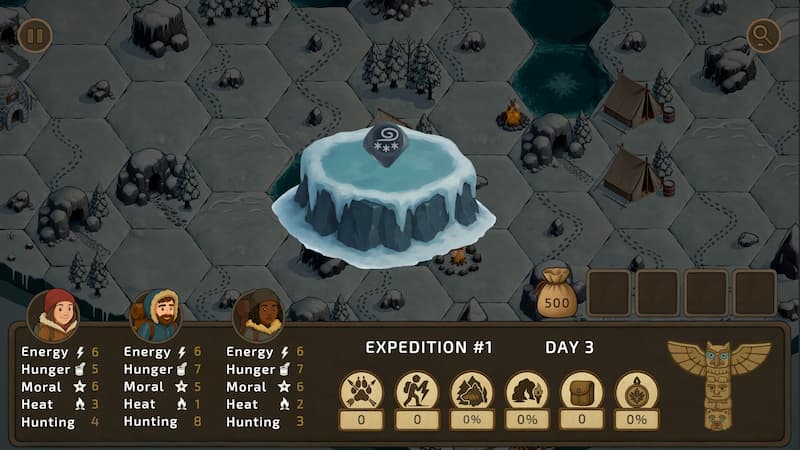Choose the hiker with lightning bolt icon
800x450 pixels.
417,391
